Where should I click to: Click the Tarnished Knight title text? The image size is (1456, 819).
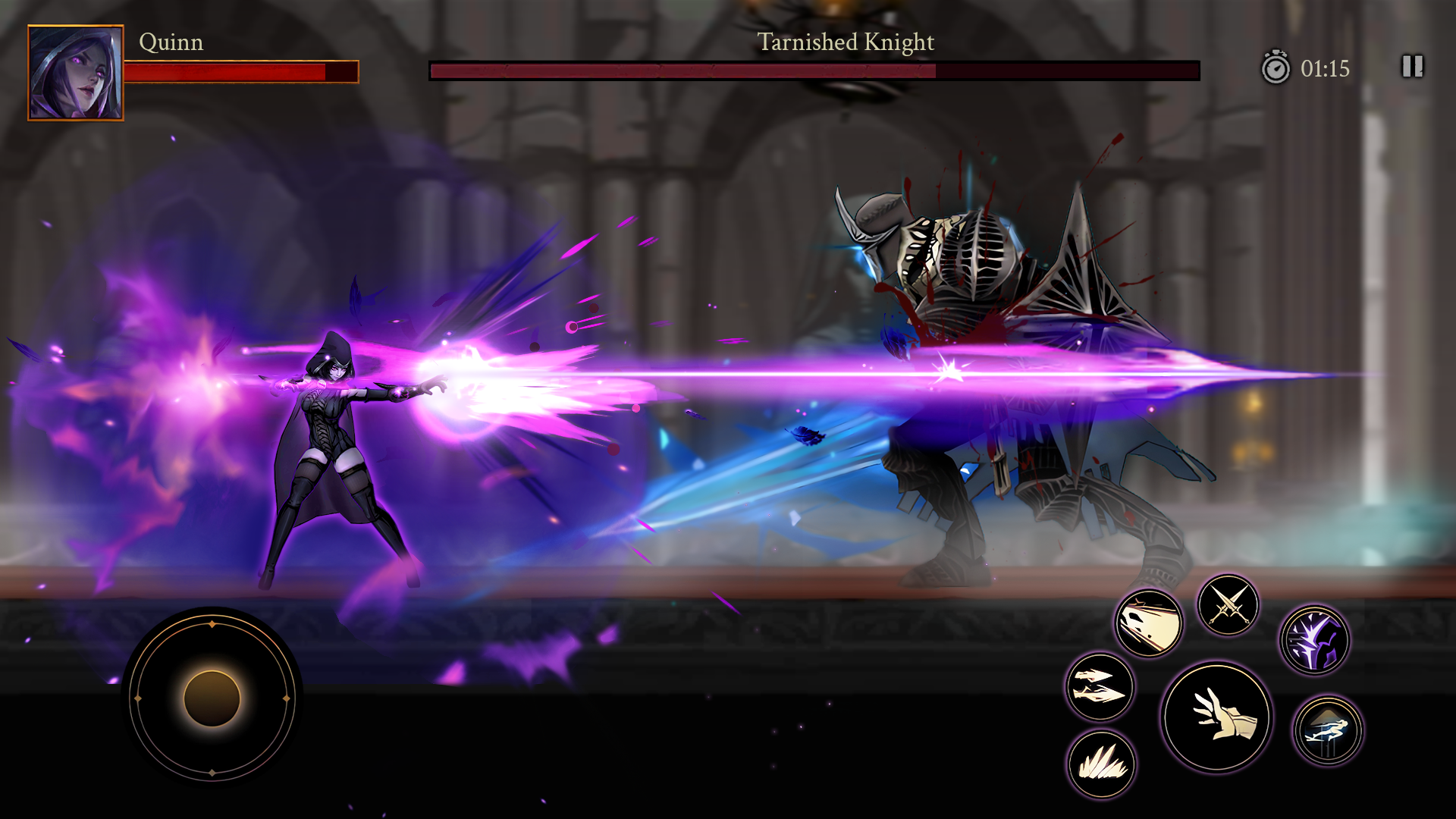(x=844, y=43)
